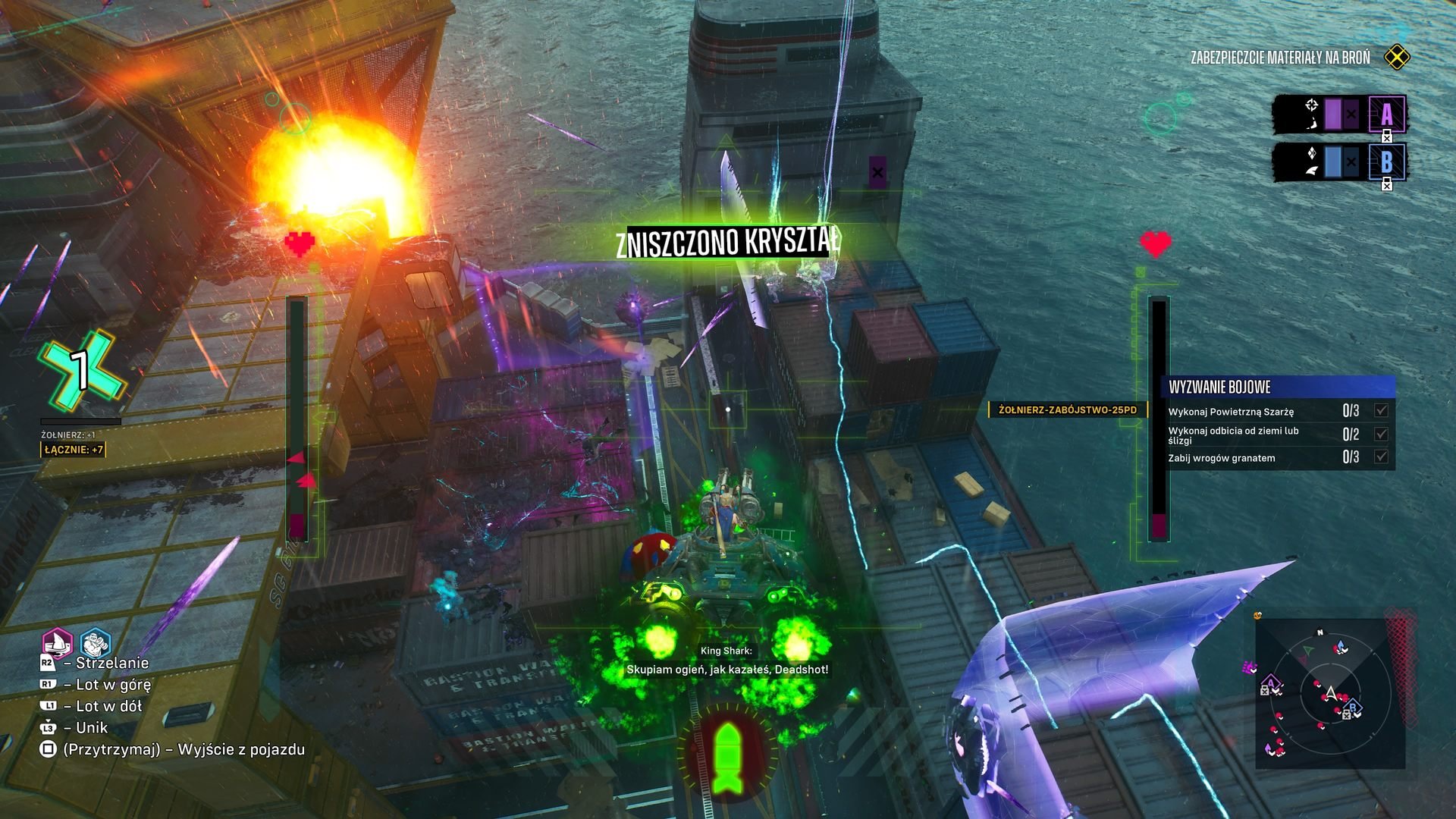
Task: Select the objective A status panel
Action: click(x=1339, y=115)
